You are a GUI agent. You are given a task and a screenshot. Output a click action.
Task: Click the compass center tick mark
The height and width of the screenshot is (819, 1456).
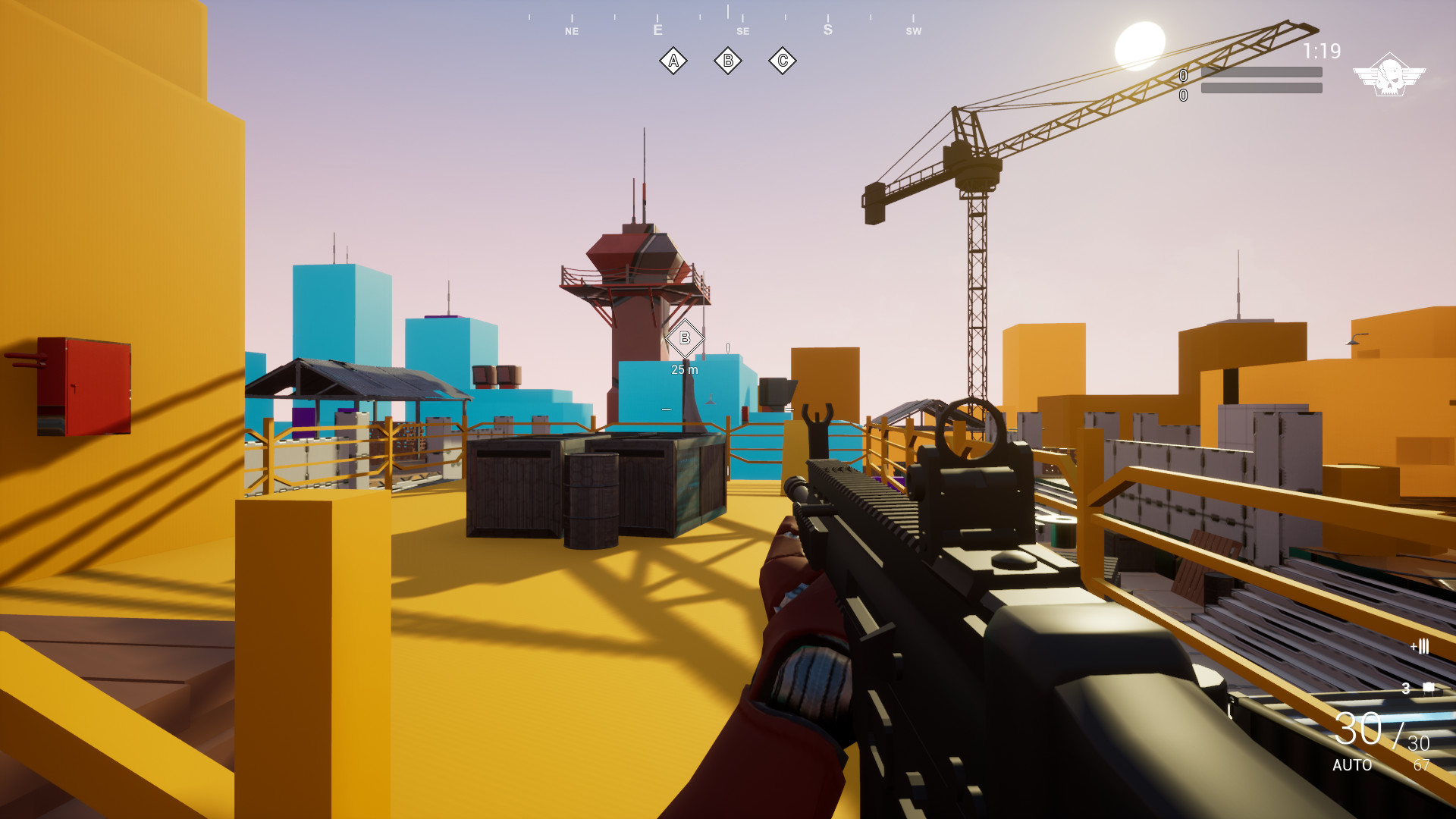tap(726, 9)
